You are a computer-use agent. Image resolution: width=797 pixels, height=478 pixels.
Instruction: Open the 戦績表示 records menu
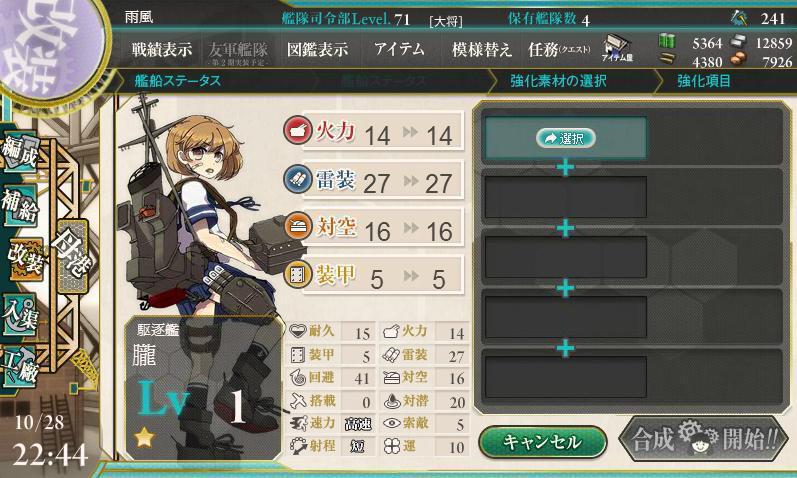[163, 50]
